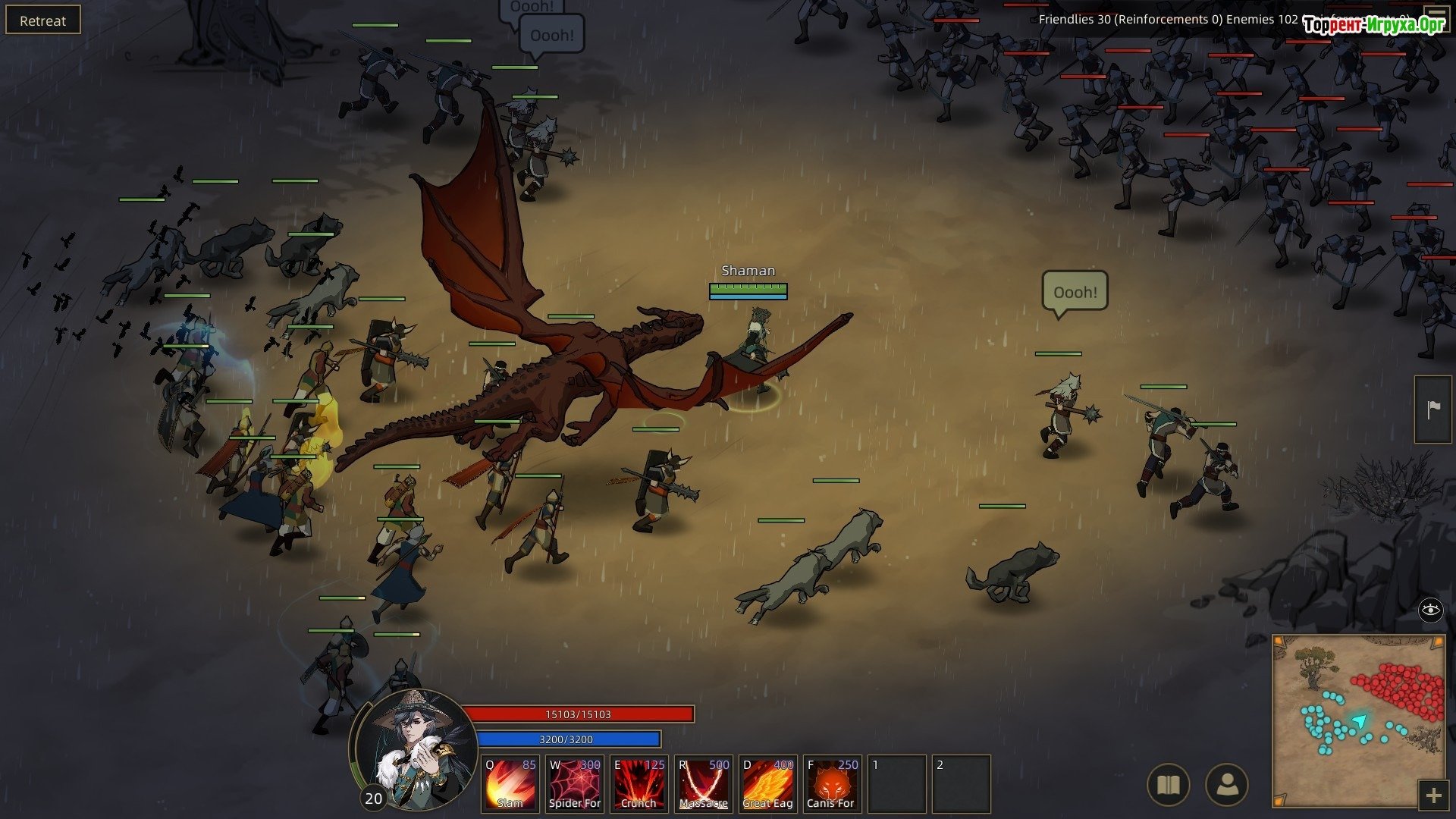Select the hero portrait

[413, 747]
